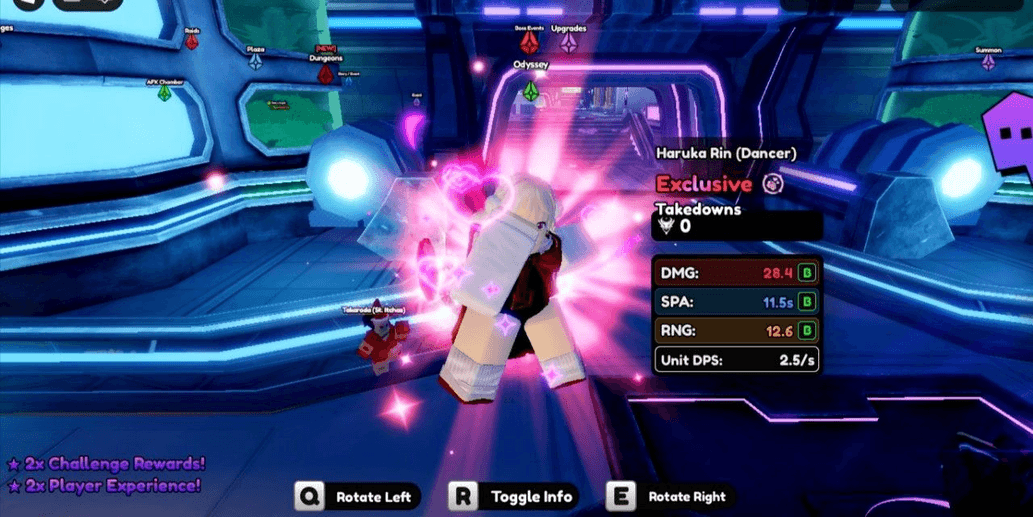Click the pink icon beside Exclusive

click(x=773, y=184)
